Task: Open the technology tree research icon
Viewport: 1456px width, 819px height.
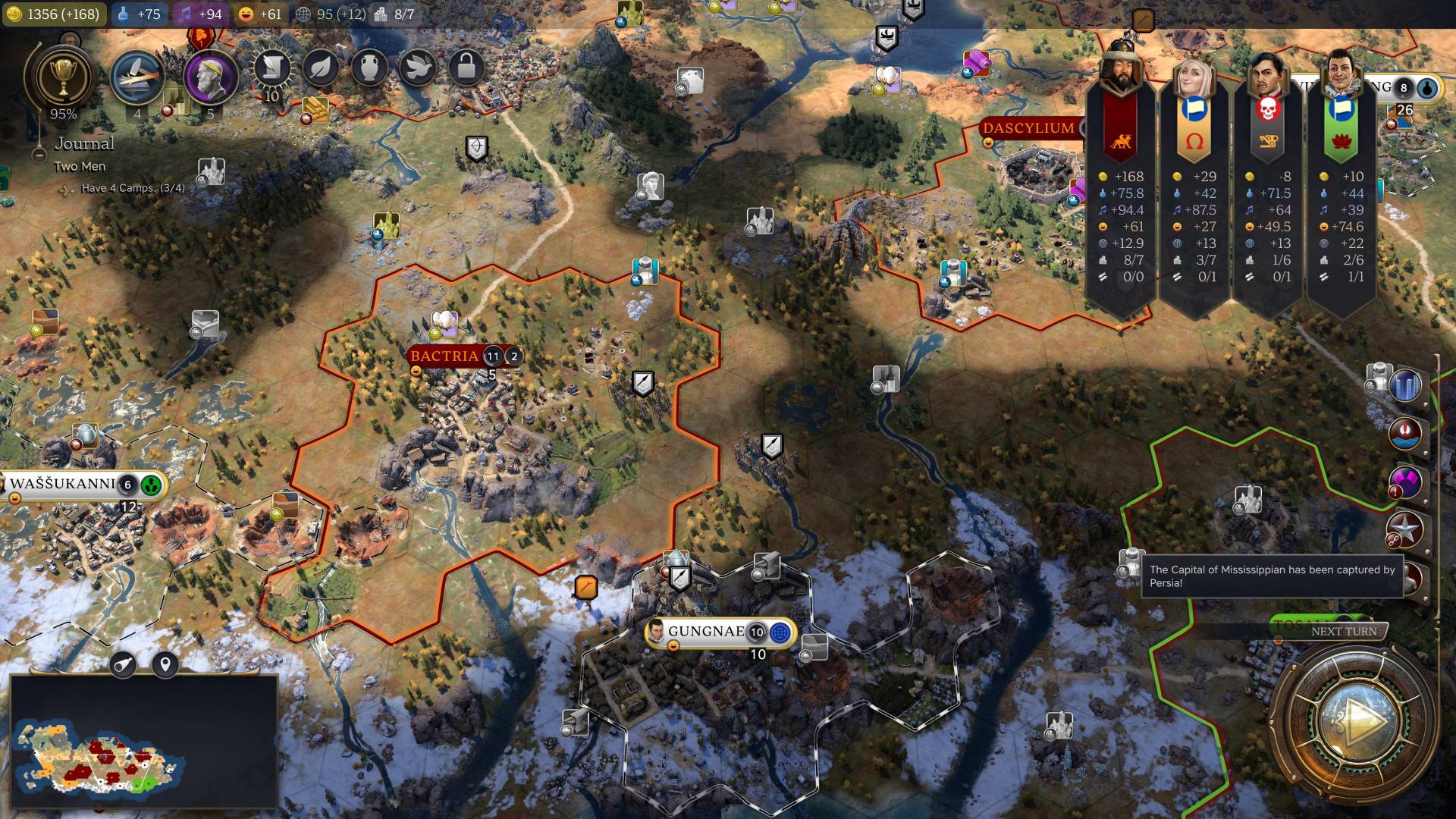Action: tap(137, 78)
